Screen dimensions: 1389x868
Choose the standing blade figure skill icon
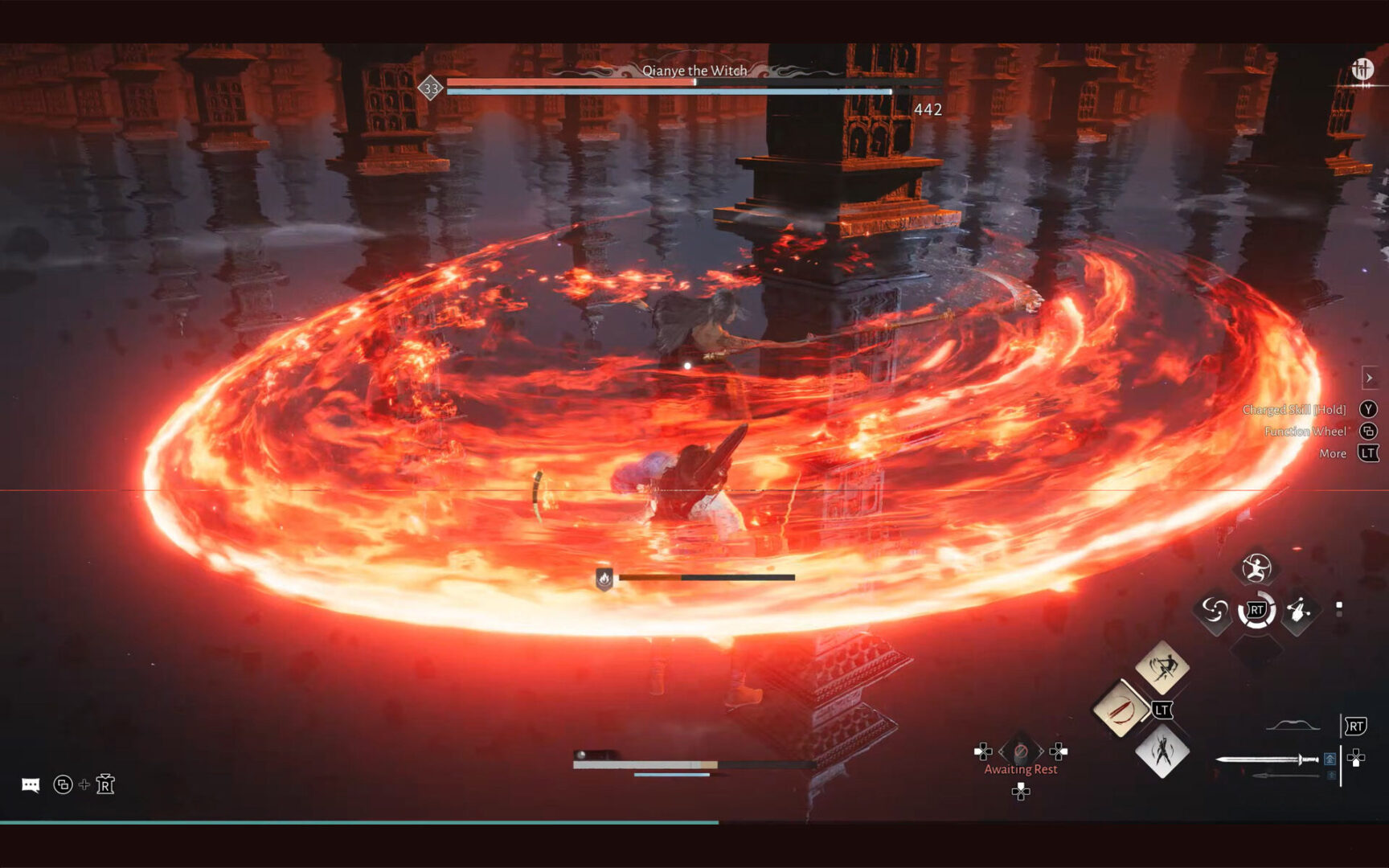click(1162, 751)
